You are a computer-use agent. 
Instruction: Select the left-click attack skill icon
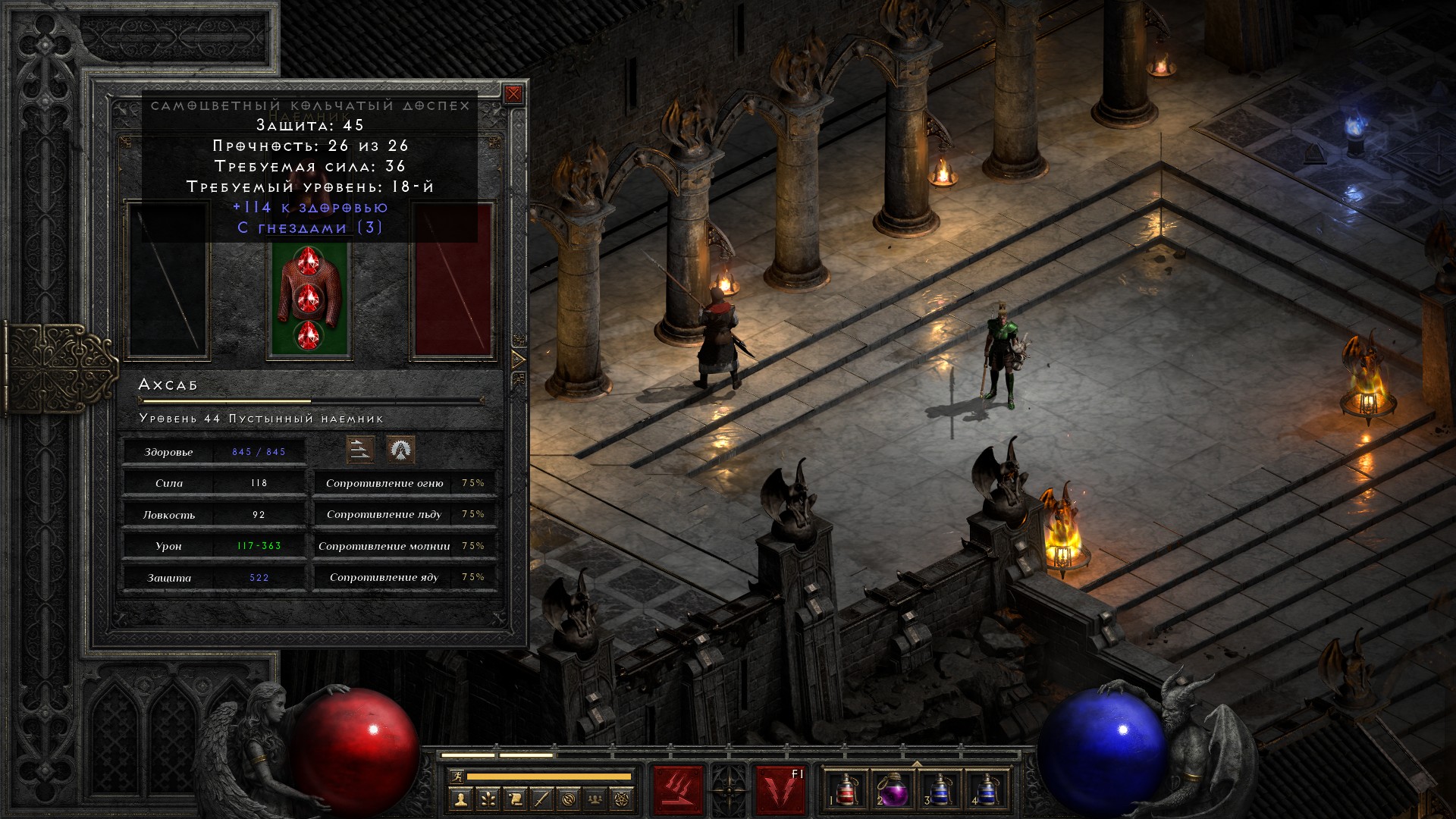click(x=678, y=789)
